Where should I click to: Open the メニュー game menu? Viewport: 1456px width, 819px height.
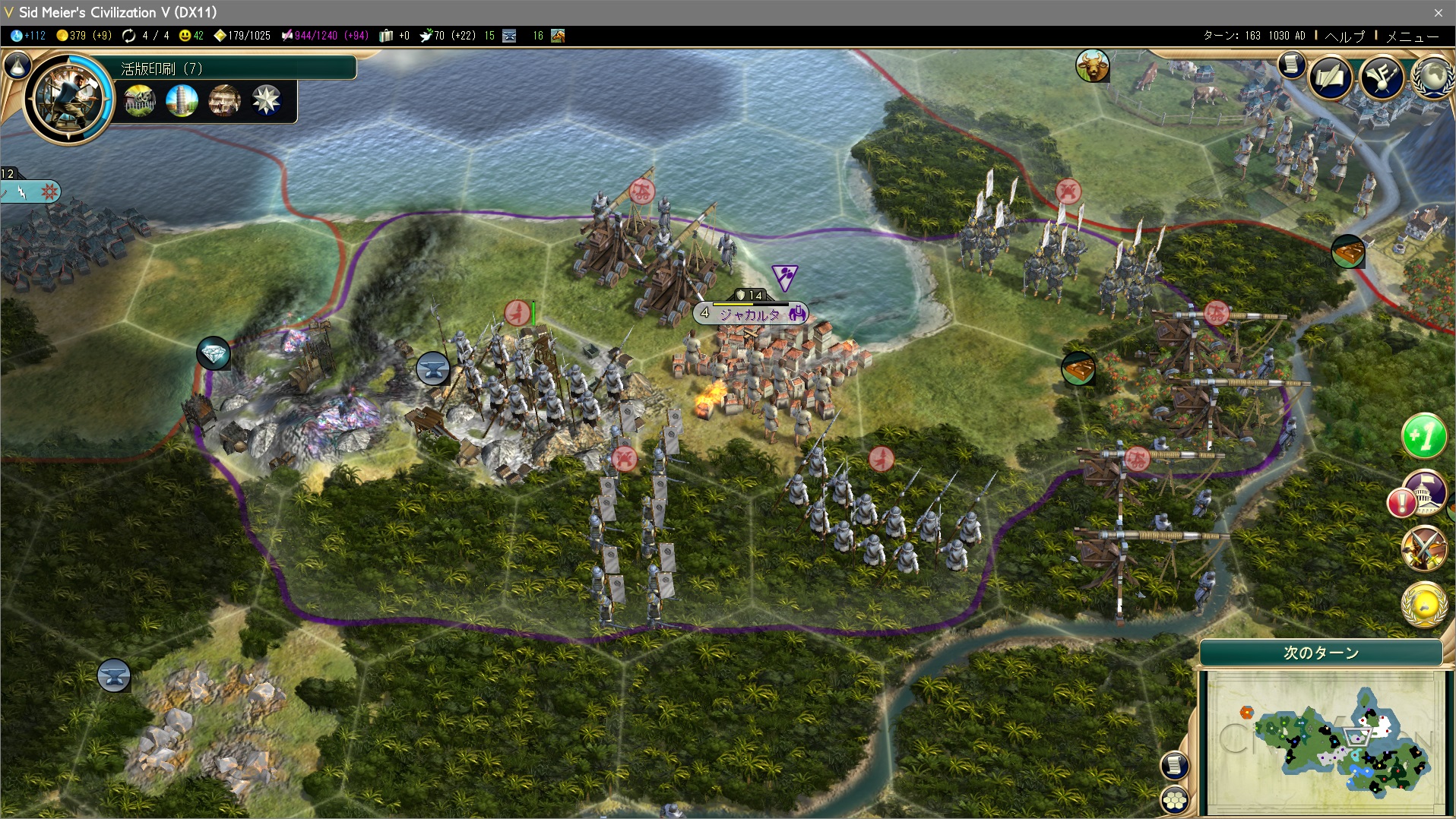pyautogui.click(x=1412, y=36)
